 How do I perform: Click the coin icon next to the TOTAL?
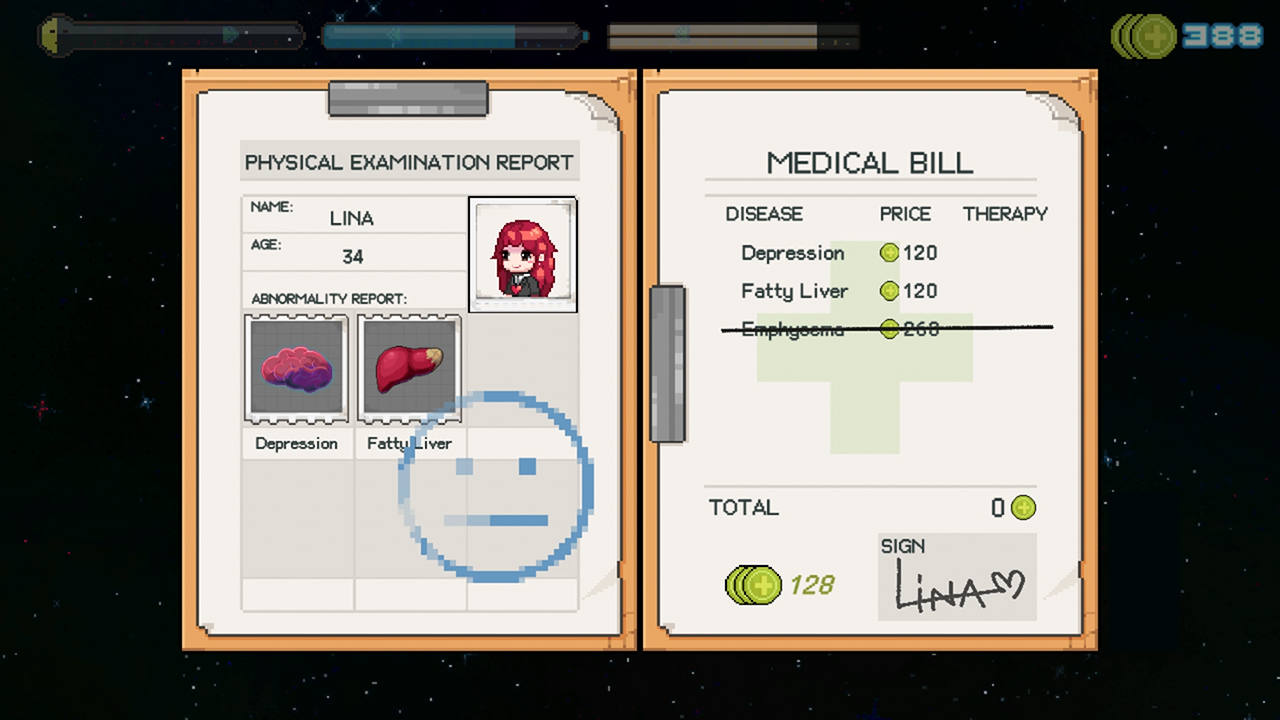click(1024, 508)
